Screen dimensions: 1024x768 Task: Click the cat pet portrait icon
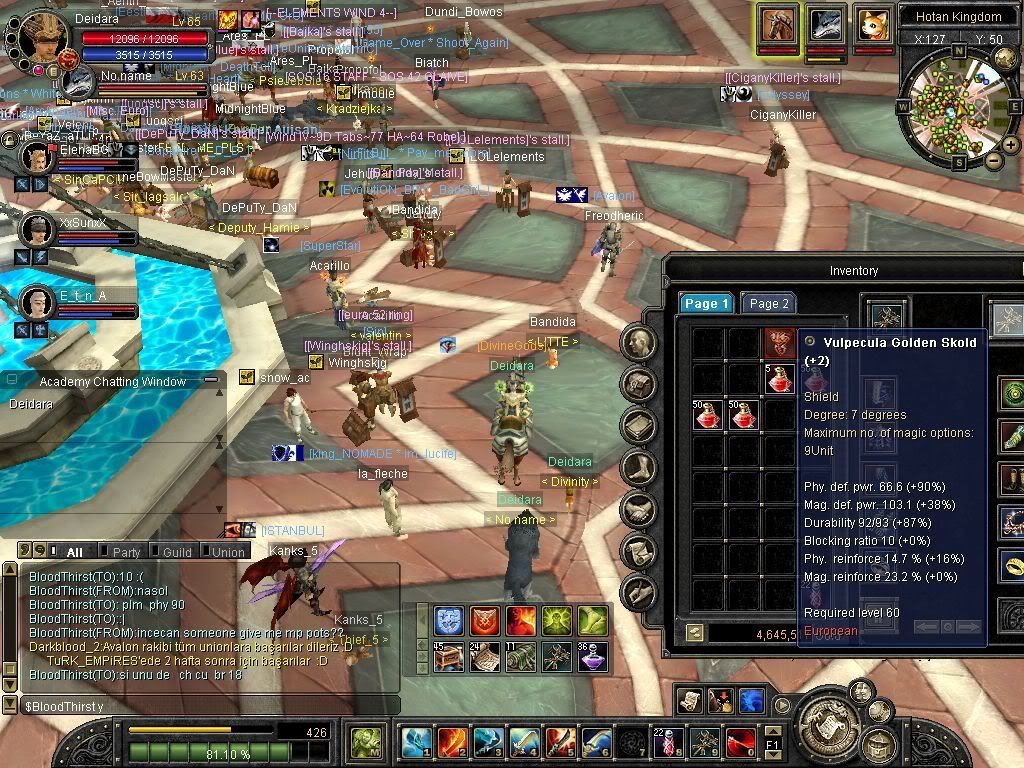[x=873, y=22]
